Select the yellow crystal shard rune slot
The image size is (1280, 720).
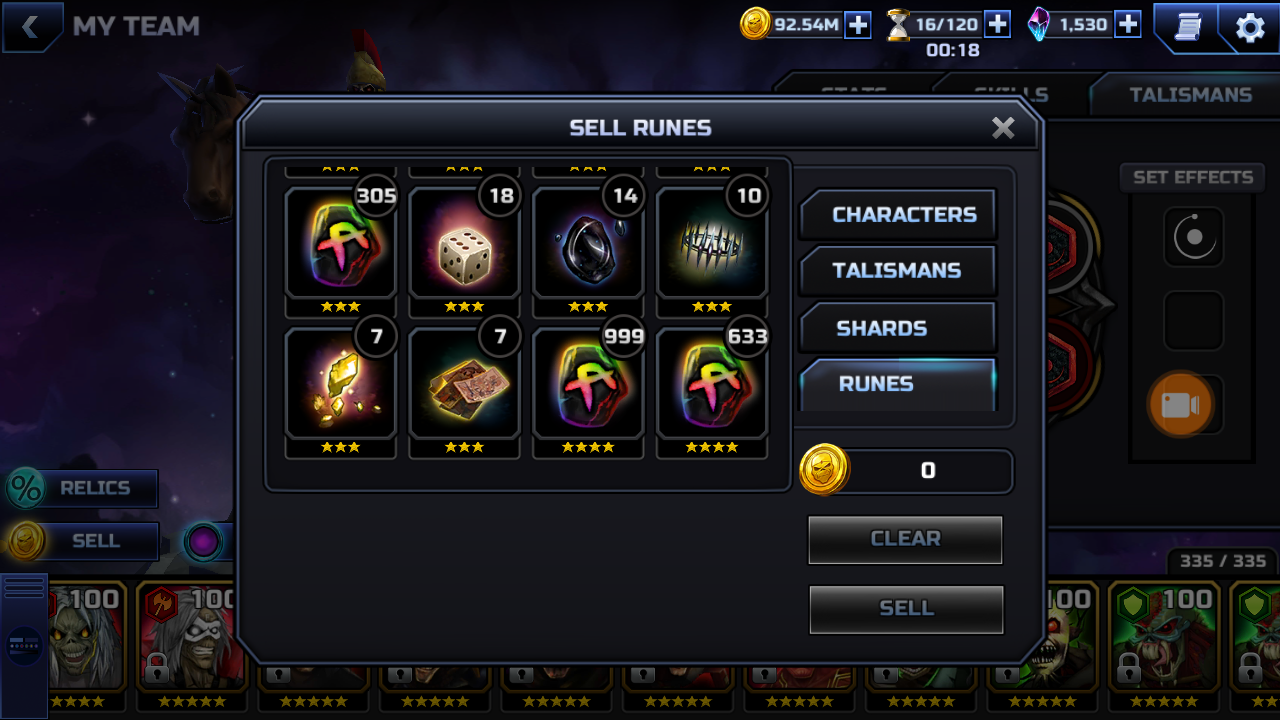coord(340,384)
